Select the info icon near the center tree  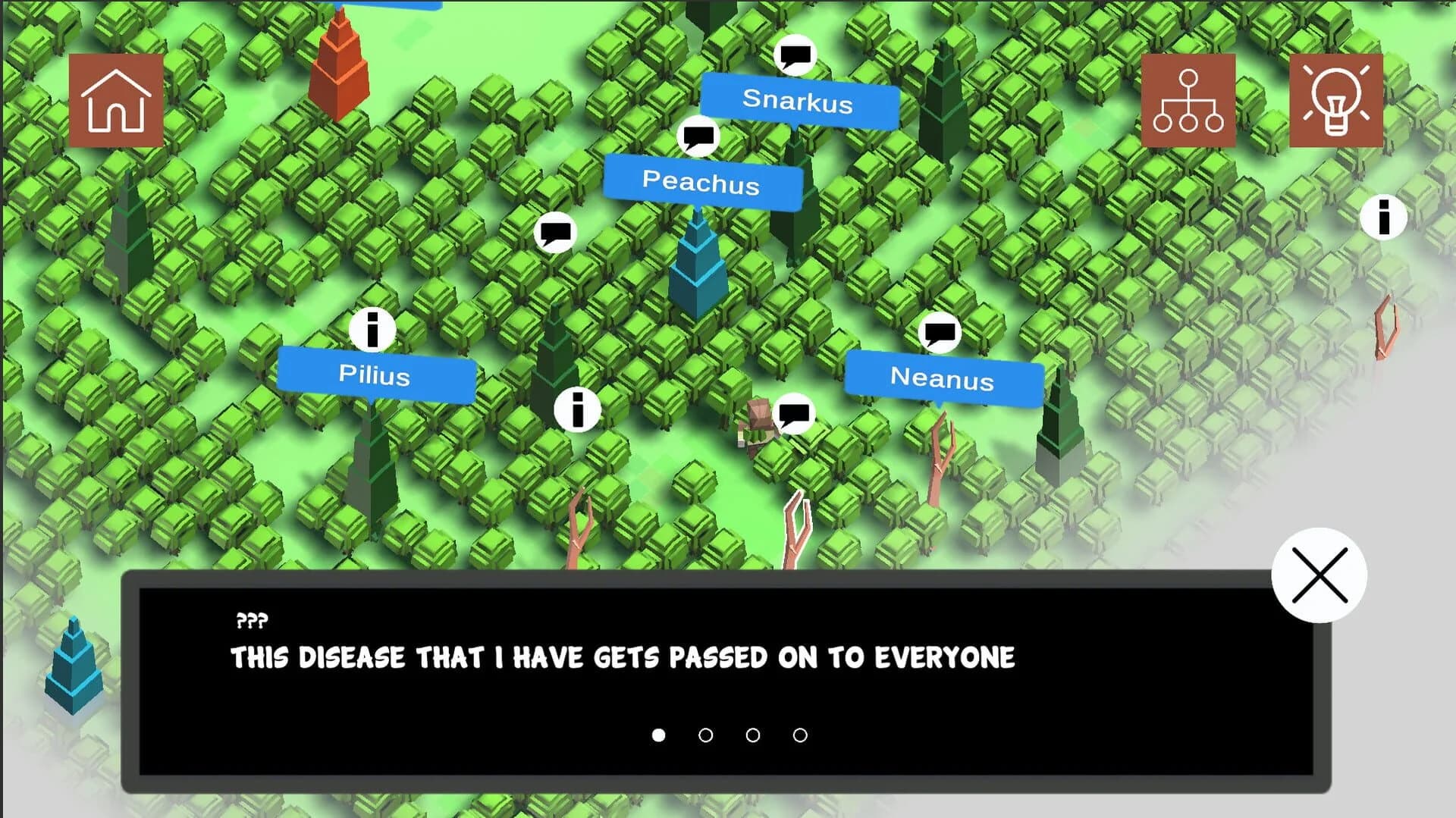coord(578,409)
